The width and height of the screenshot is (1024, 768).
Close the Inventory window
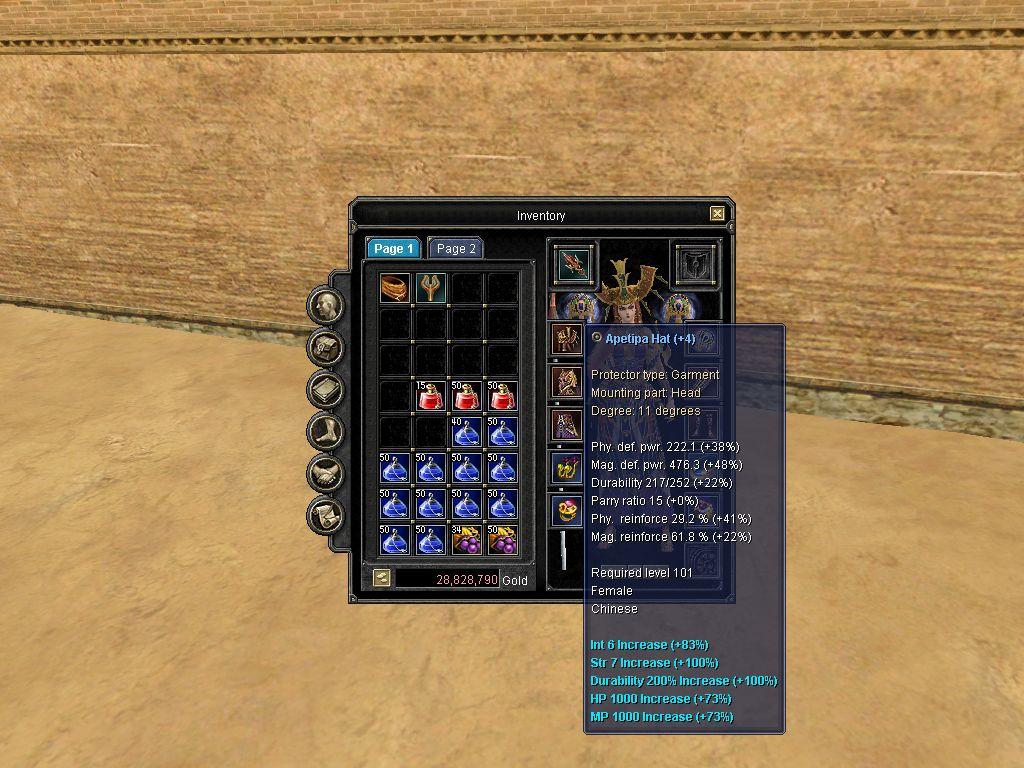717,214
